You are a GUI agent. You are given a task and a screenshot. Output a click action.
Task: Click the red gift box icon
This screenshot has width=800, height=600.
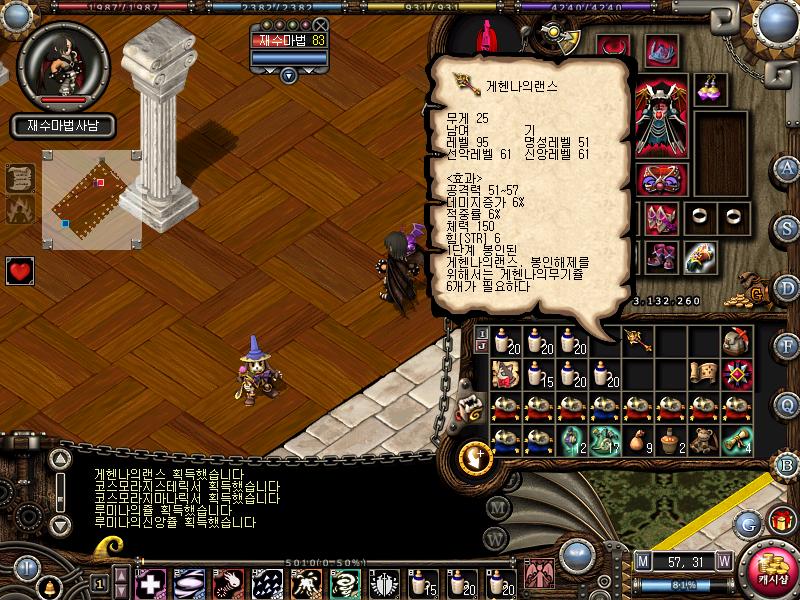(x=781, y=520)
